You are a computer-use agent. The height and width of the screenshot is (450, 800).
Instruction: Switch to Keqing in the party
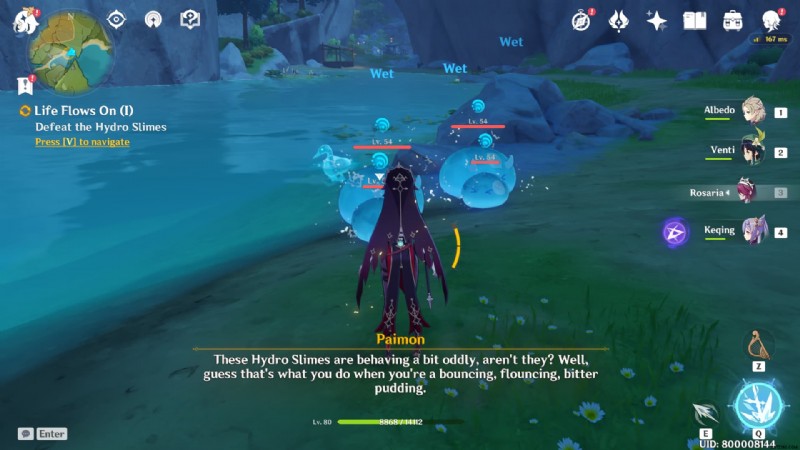click(752, 232)
